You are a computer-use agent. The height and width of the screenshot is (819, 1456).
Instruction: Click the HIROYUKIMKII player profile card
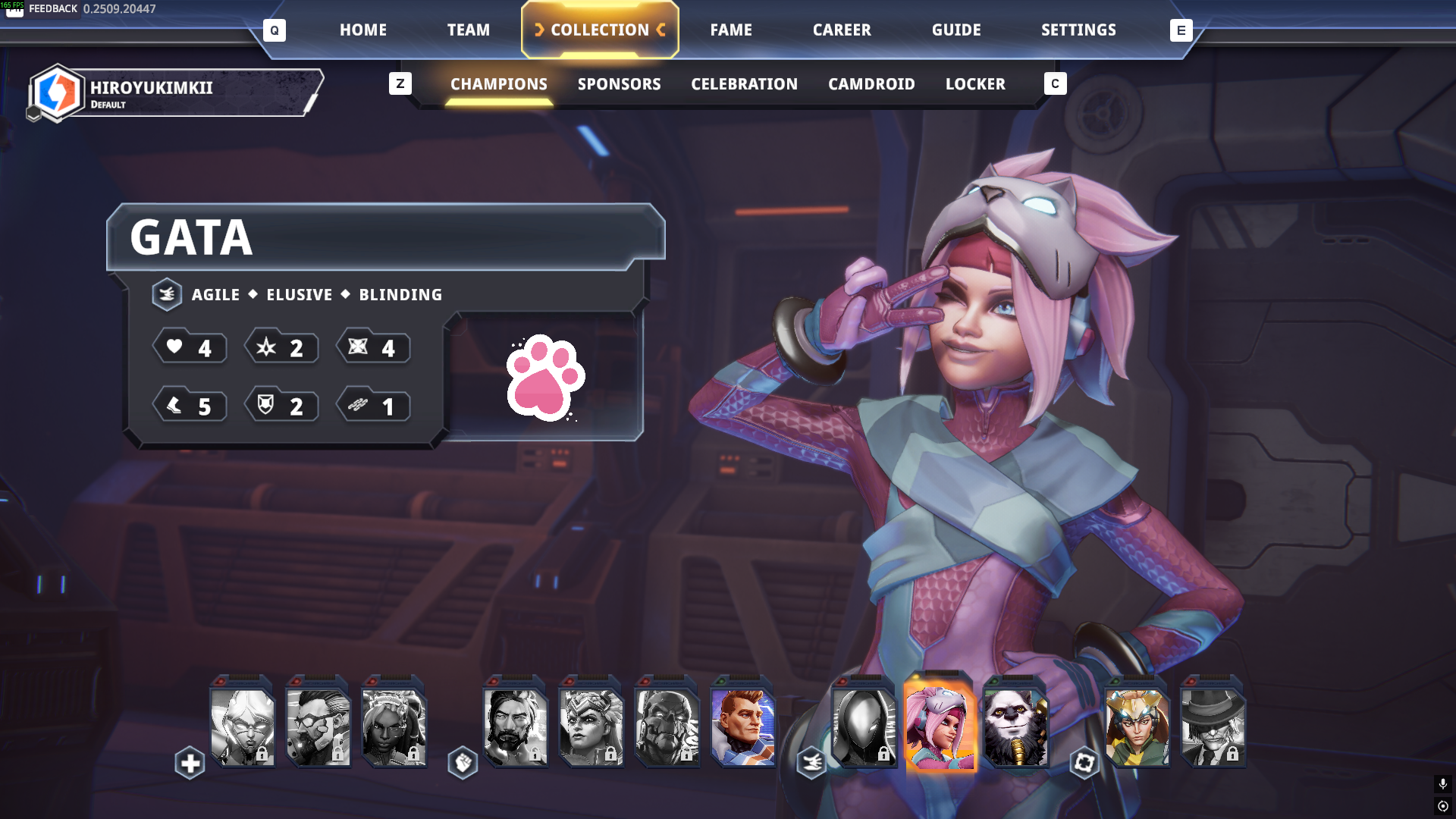coord(176,93)
